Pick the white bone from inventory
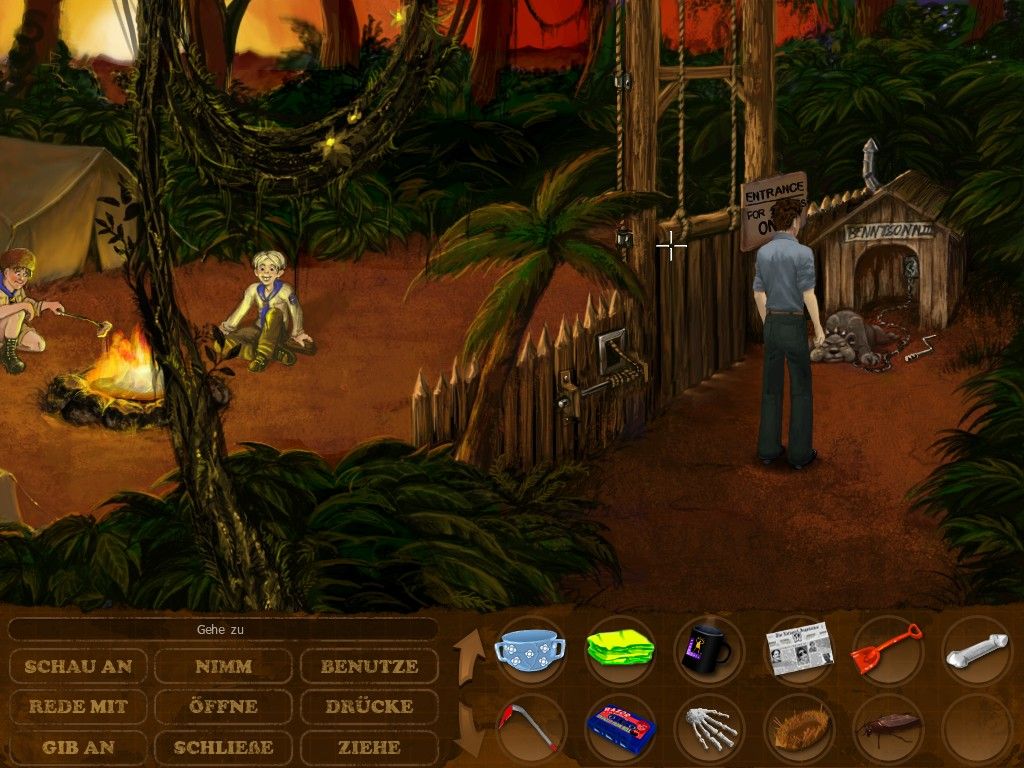This screenshot has height=768, width=1024. coord(976,650)
